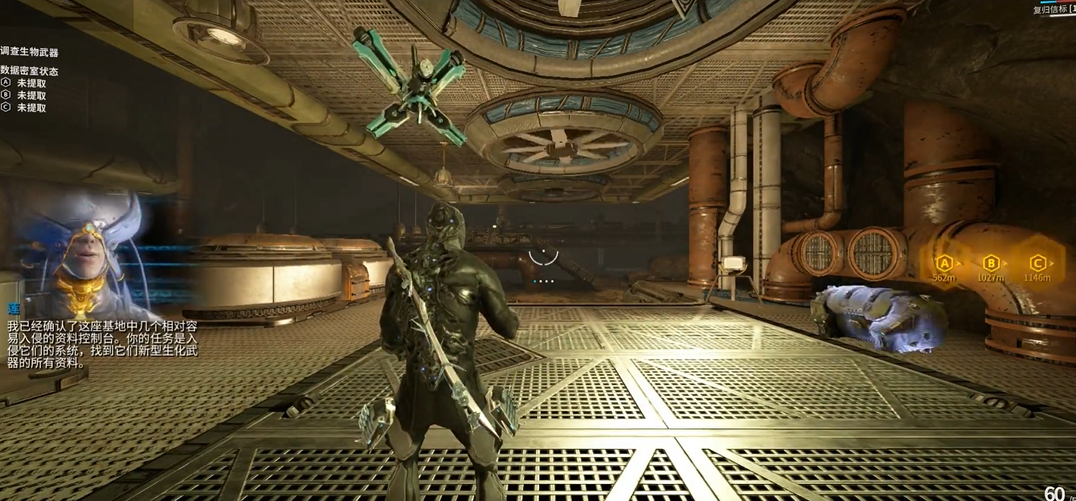Image resolution: width=1076 pixels, height=501 pixels.
Task: Click data vault B status row
Action: pos(24,96)
